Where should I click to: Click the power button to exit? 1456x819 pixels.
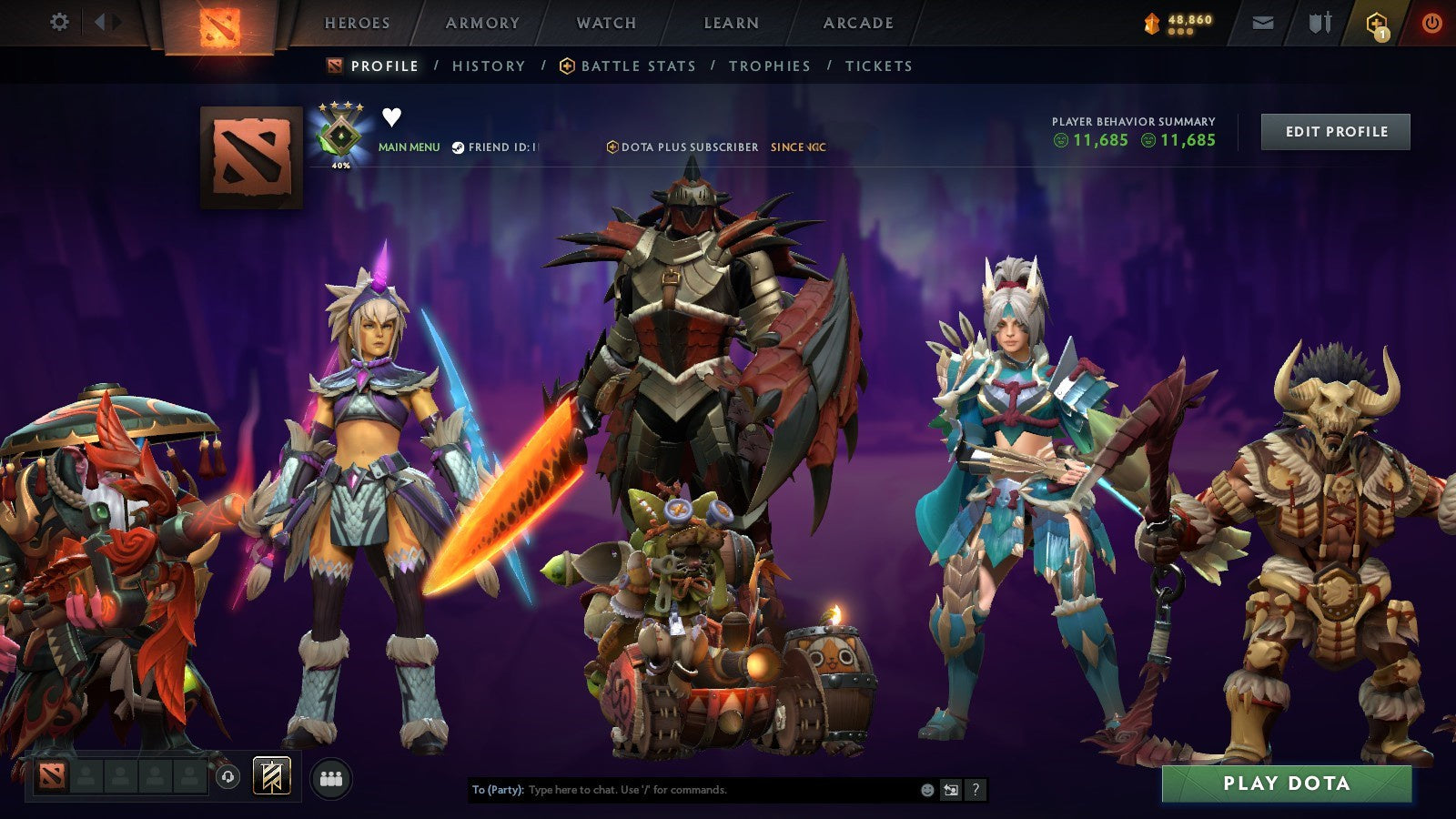[1431, 23]
